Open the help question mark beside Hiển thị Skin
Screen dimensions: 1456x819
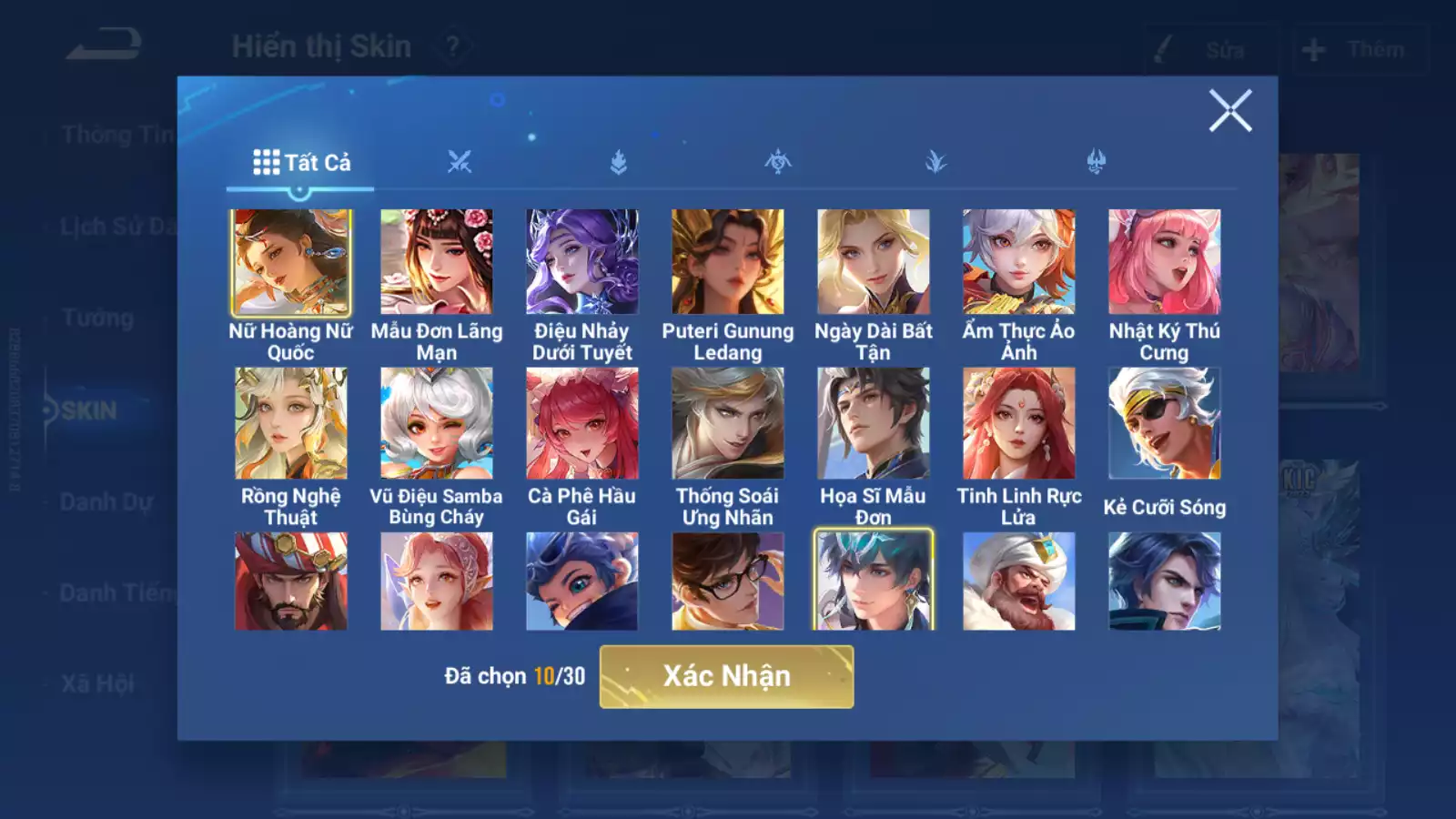tap(452, 45)
